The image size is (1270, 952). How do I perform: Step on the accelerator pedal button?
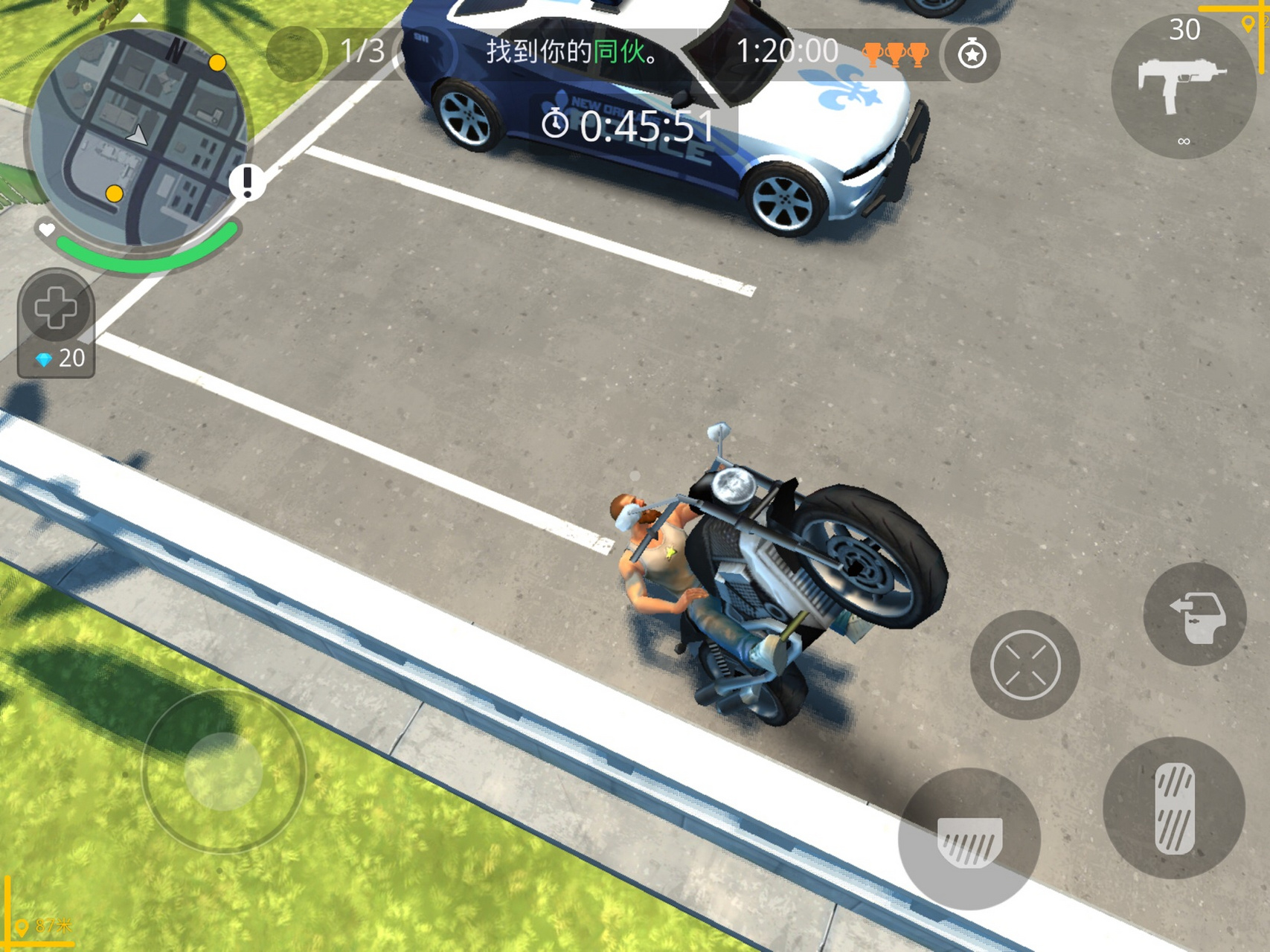click(x=1174, y=808)
